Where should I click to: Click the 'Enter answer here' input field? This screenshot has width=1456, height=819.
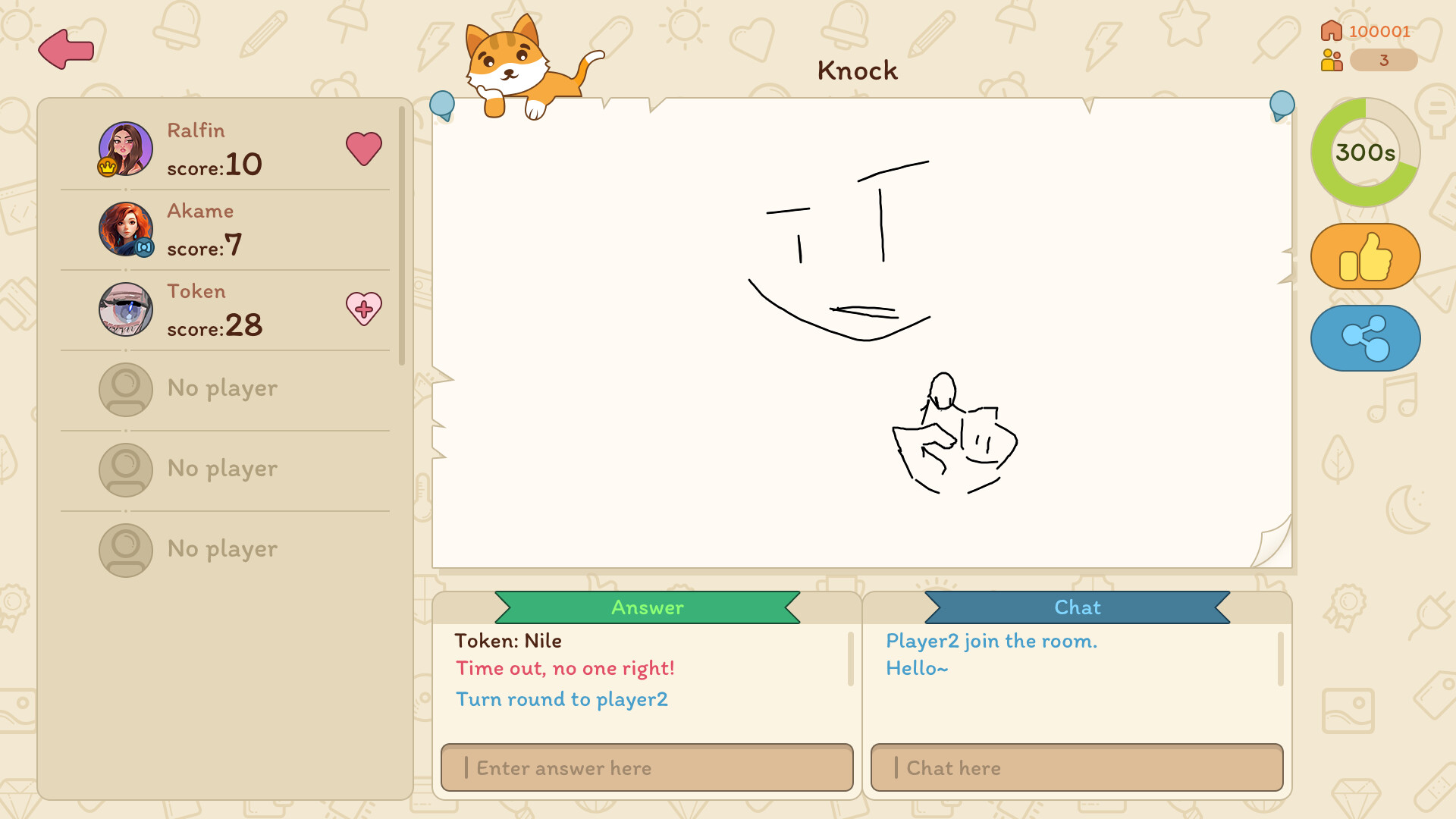point(646,767)
